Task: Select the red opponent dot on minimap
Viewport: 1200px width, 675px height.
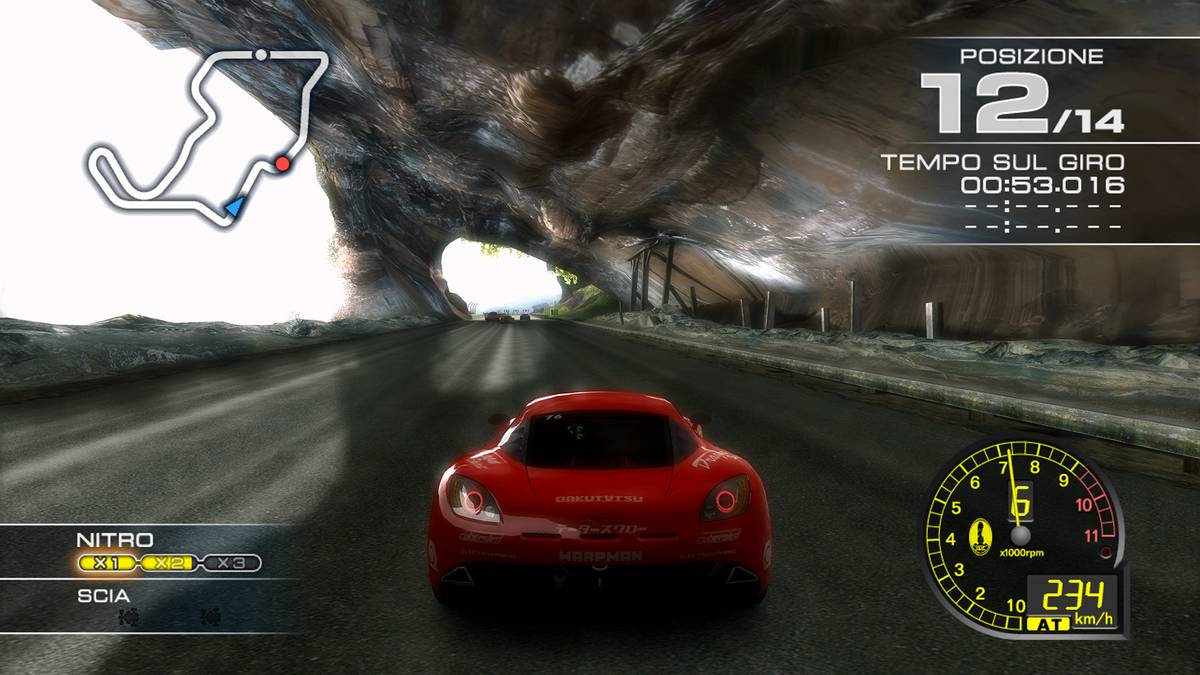Action: point(283,163)
